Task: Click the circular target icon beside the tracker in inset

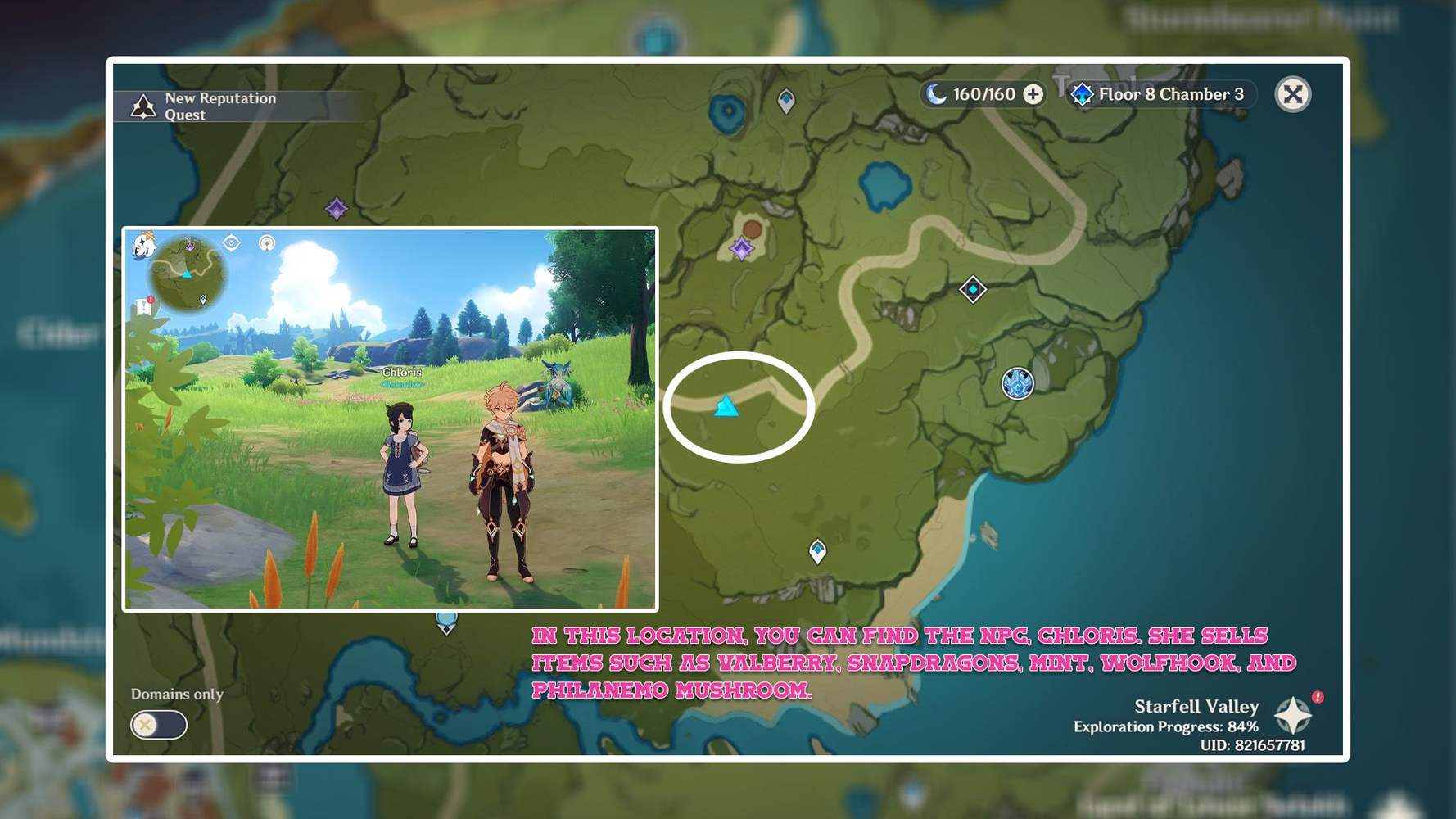Action: [266, 242]
